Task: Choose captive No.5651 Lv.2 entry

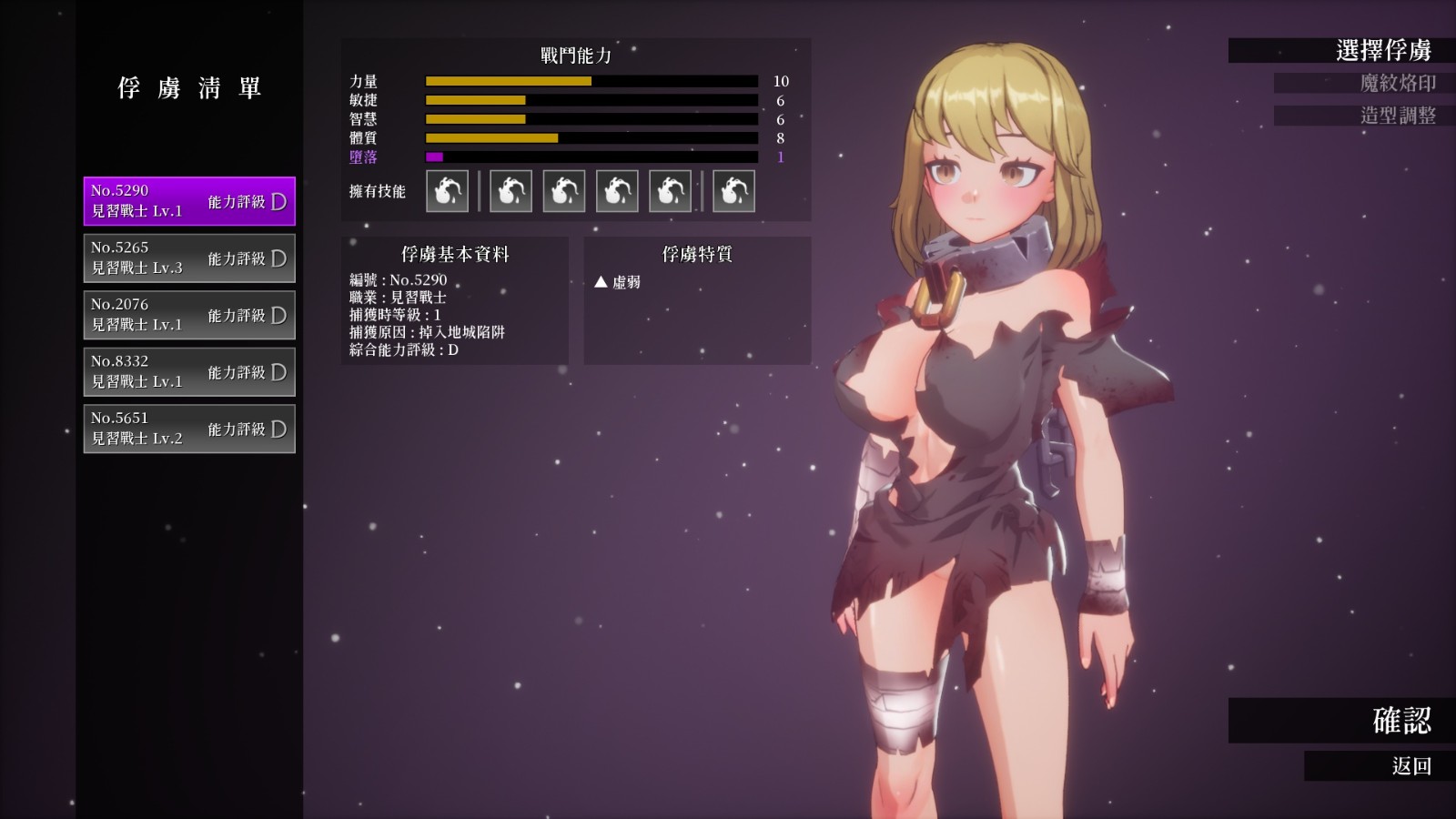Action: pos(189,429)
